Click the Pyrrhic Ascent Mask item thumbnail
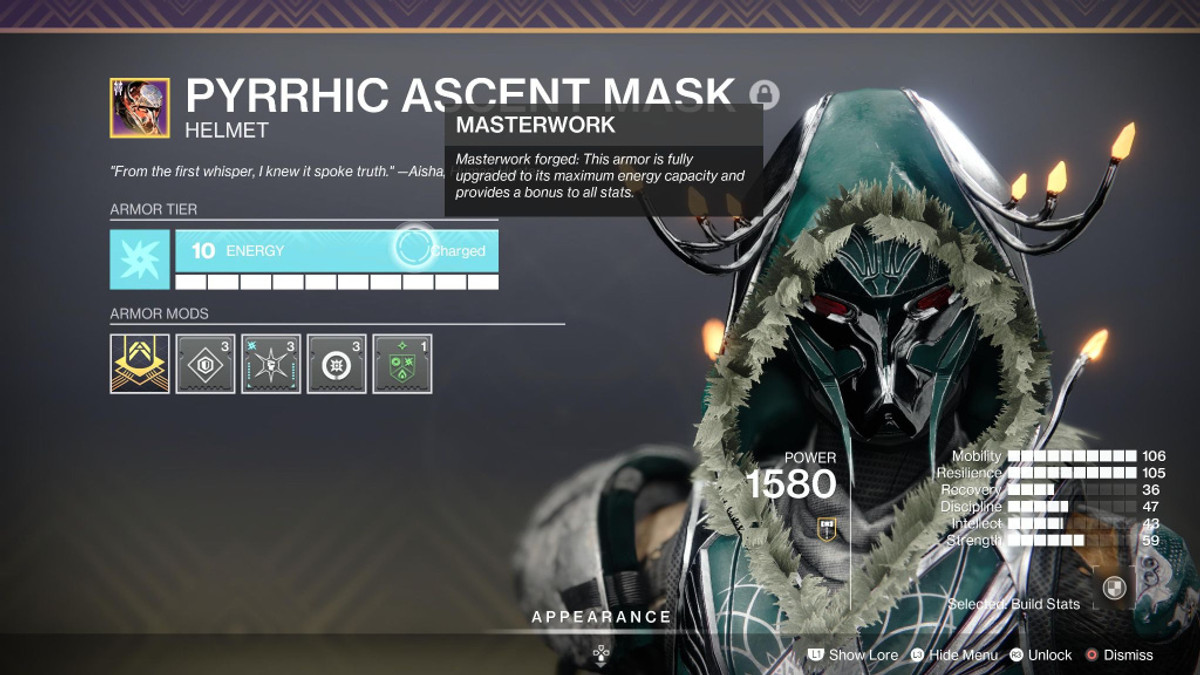This screenshot has height=675, width=1200. [140, 108]
